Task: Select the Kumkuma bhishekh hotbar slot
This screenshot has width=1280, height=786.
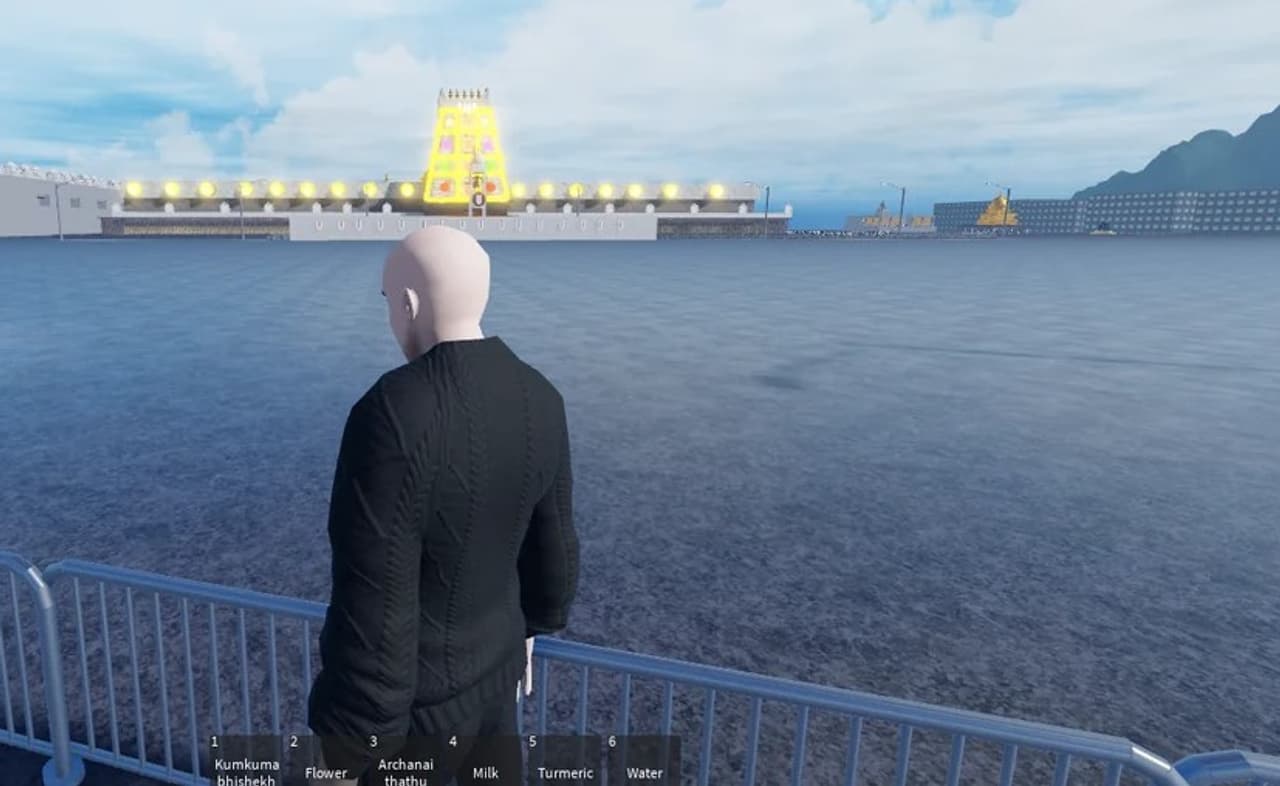Action: click(246, 762)
